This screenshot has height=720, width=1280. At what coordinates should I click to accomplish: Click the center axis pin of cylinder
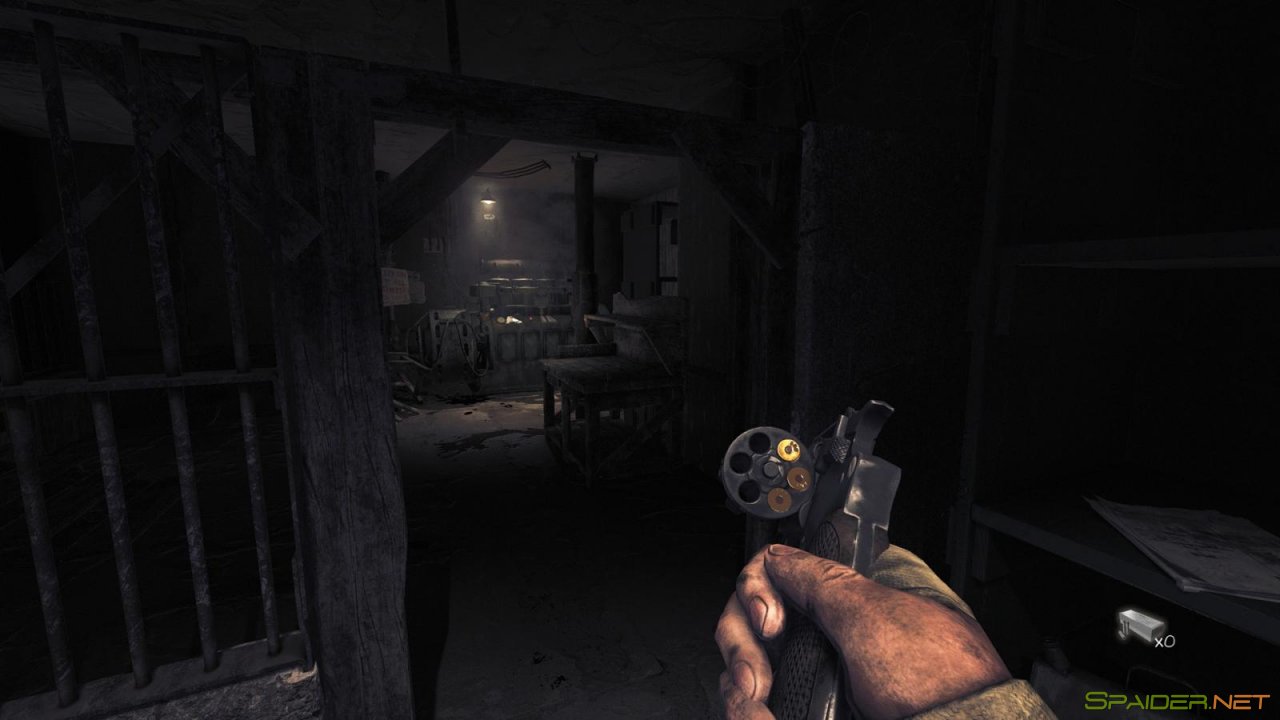[x=770, y=468]
